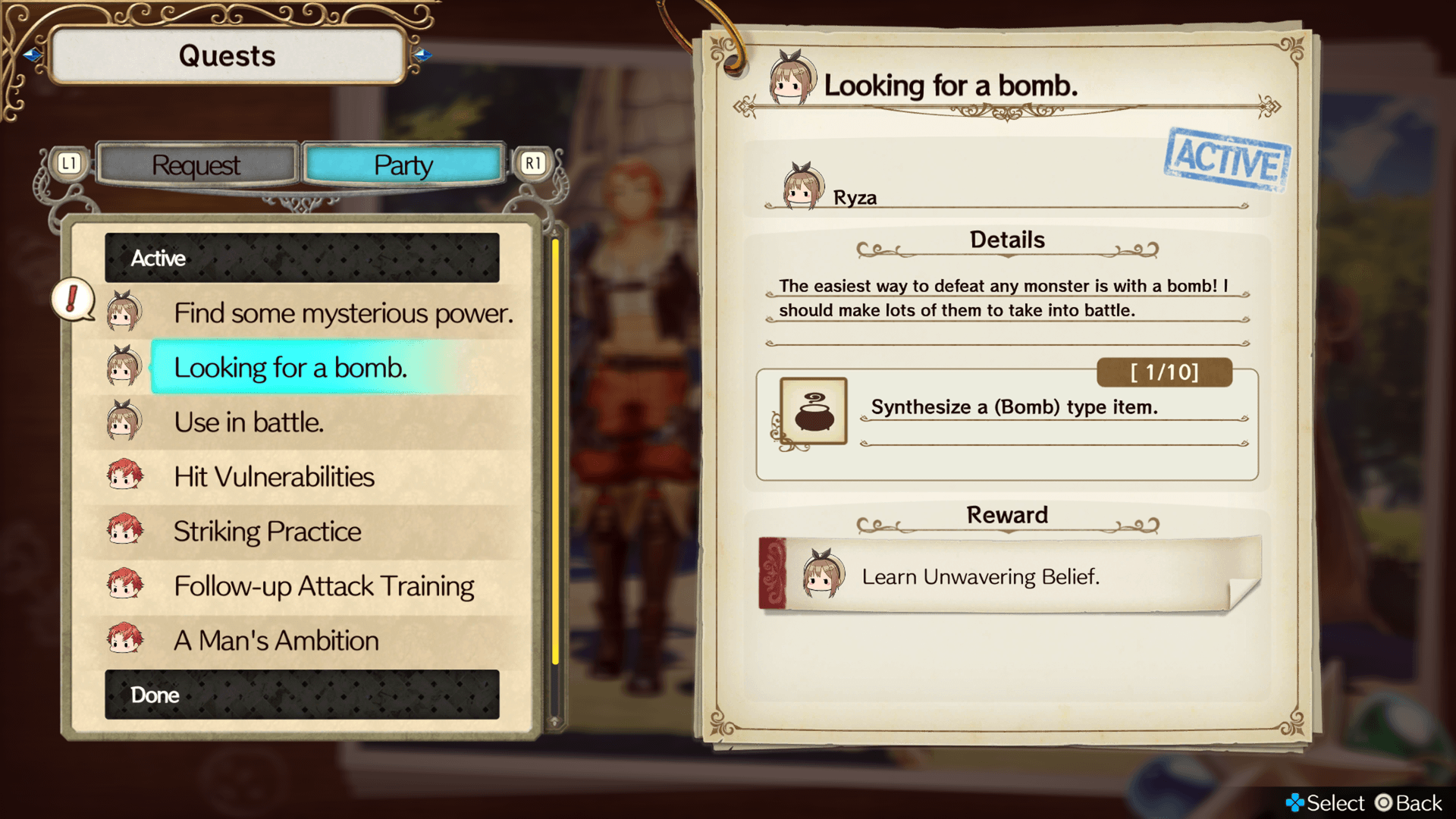Click the left arrow beside Quests title
Viewport: 1456px width, 819px height.
click(32, 55)
